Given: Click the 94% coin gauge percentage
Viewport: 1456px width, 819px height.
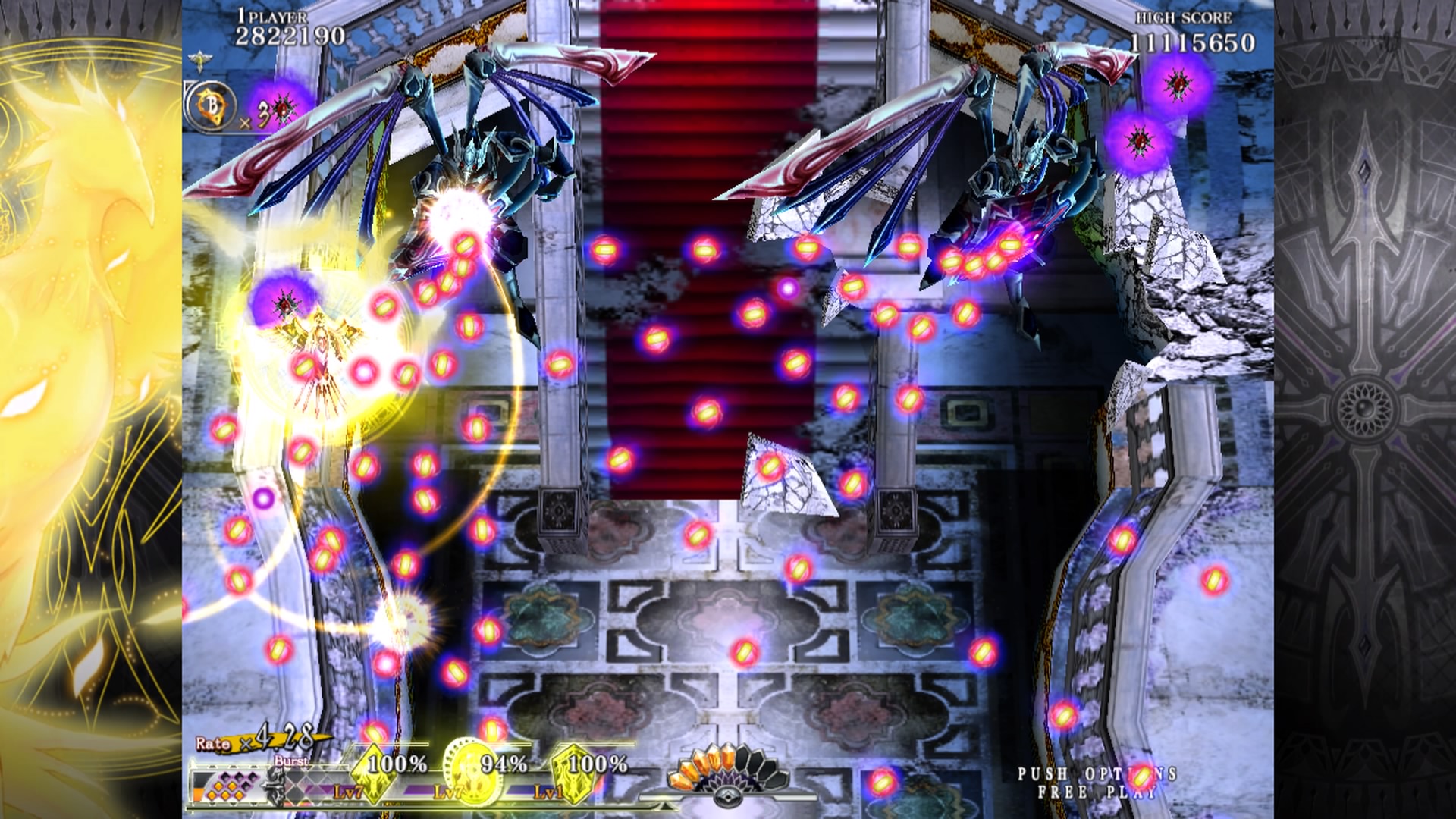Looking at the screenshot, I should coord(503,764).
